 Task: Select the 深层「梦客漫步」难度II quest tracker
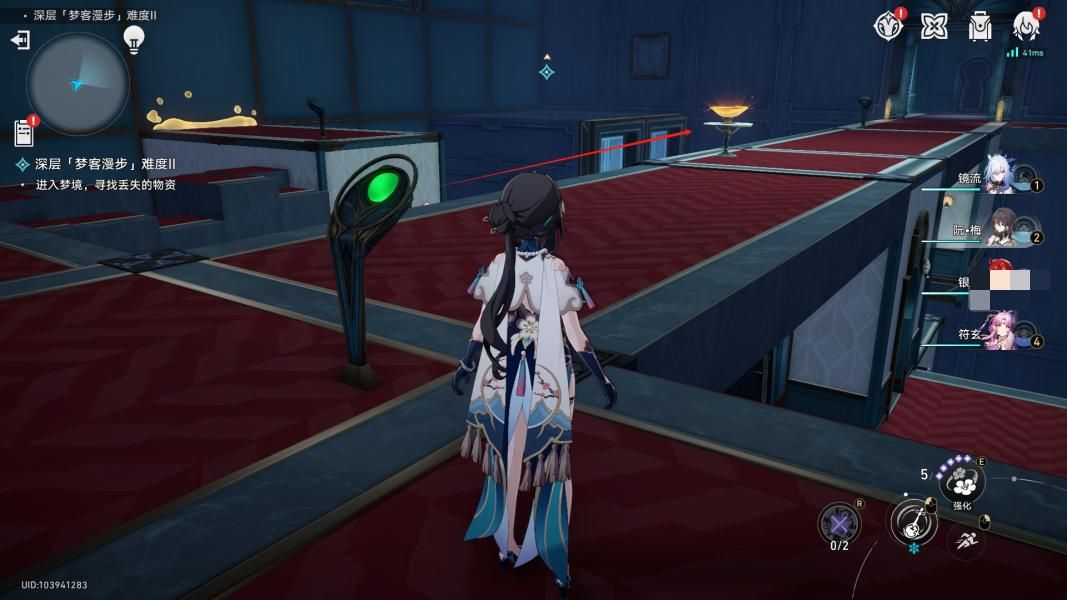105,164
